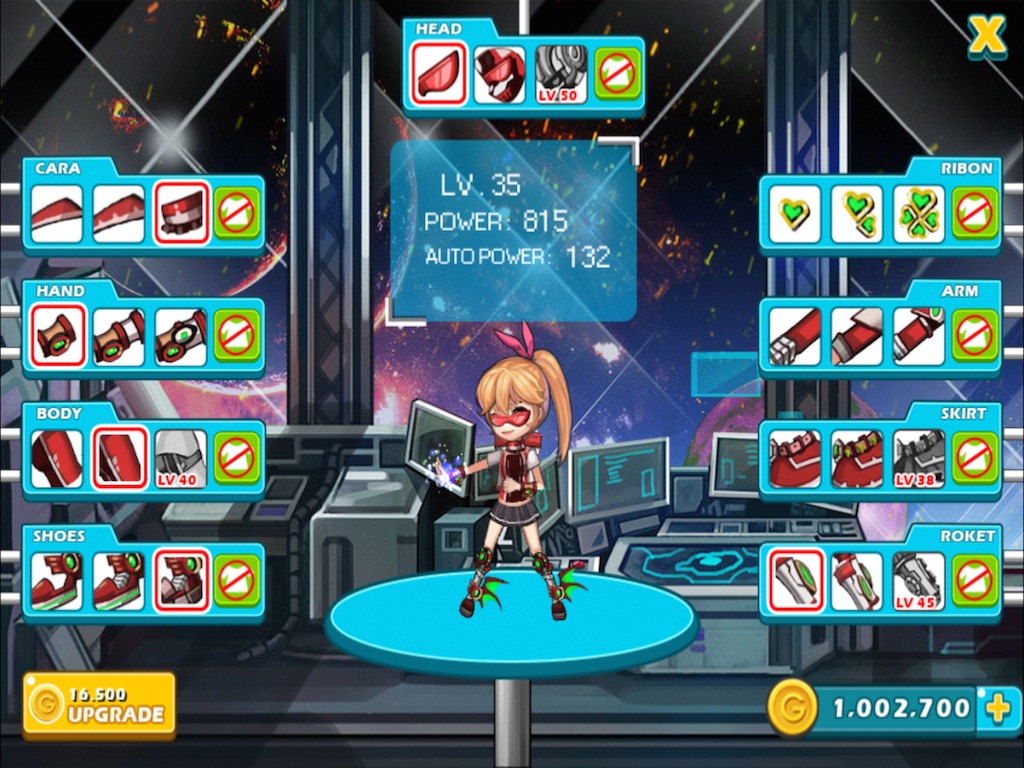Select the LV 40 body armor
This screenshot has width=1024, height=768.
click(x=181, y=459)
